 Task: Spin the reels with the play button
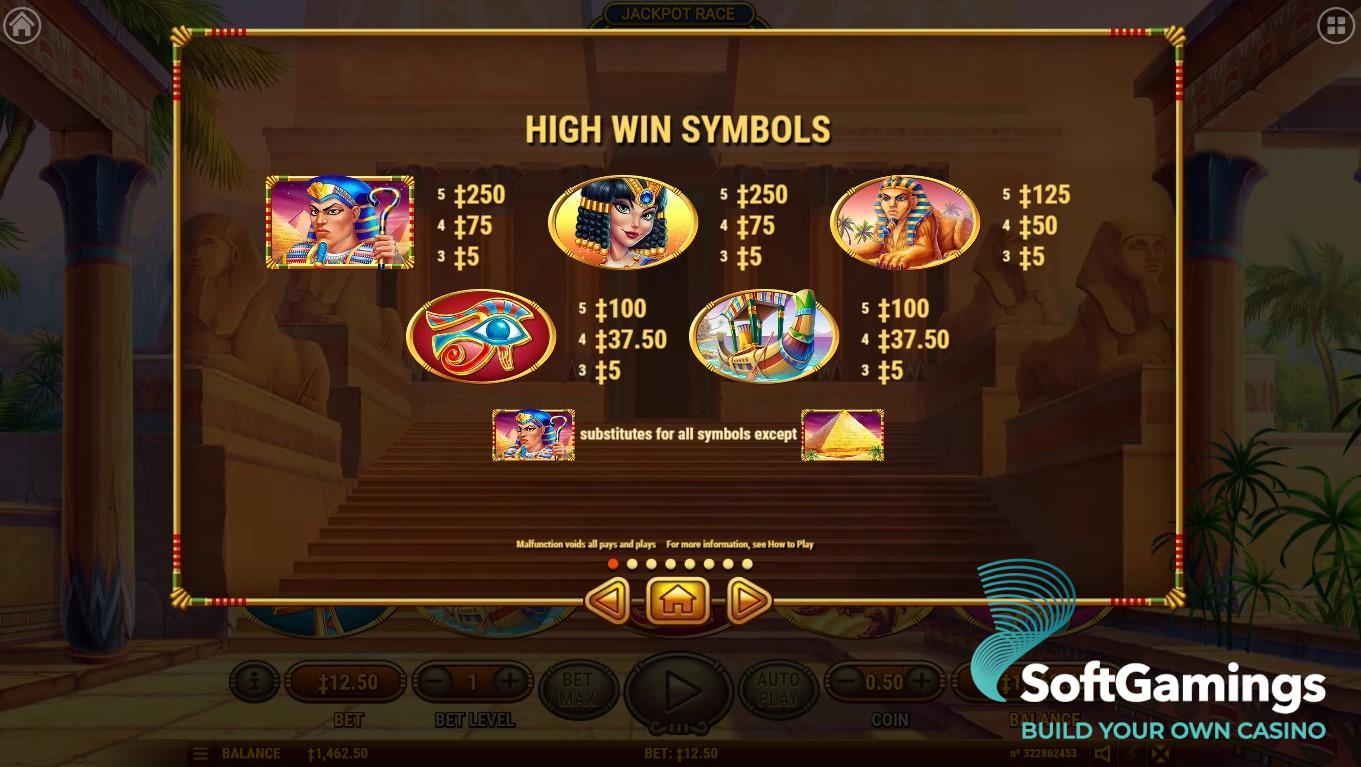pyautogui.click(x=679, y=689)
